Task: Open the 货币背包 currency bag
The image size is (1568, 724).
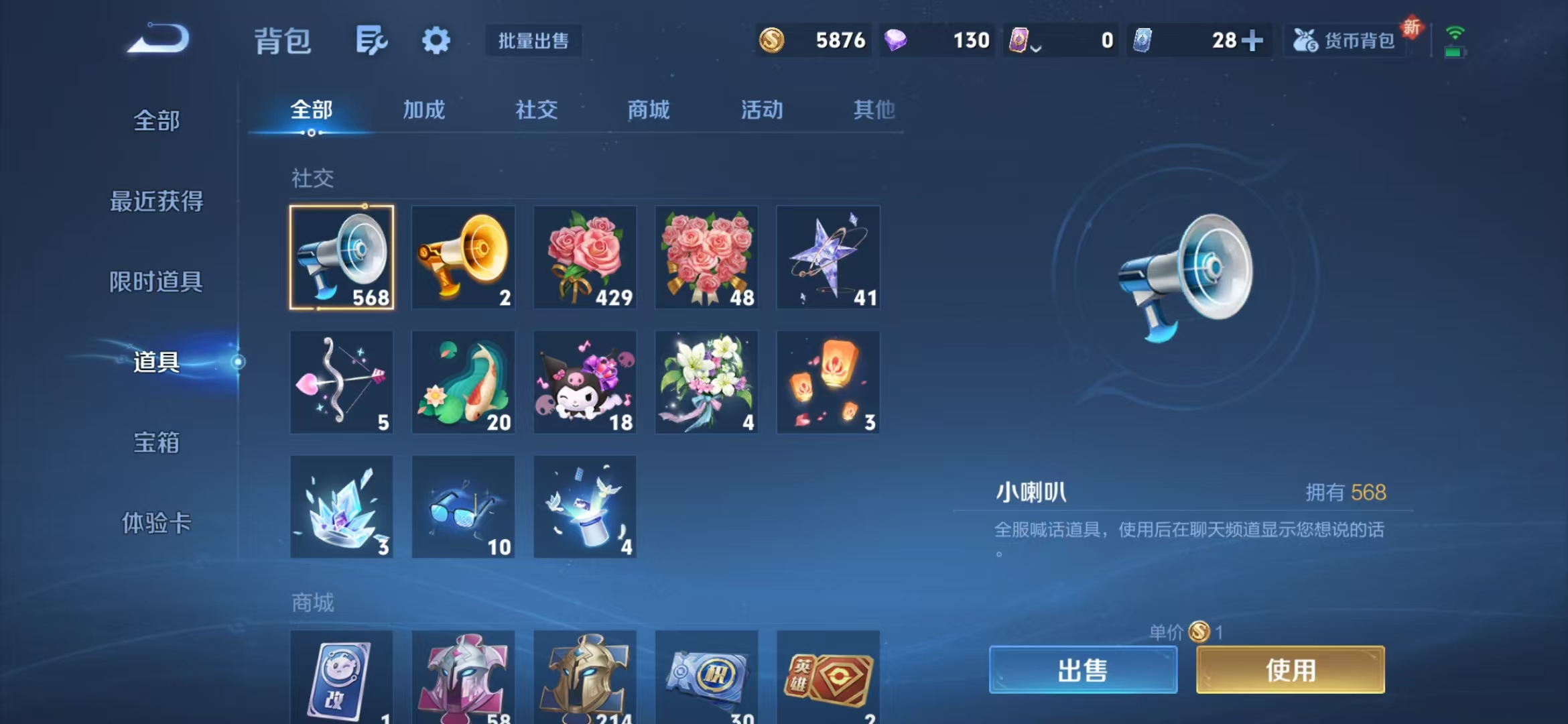Action: [x=1344, y=40]
